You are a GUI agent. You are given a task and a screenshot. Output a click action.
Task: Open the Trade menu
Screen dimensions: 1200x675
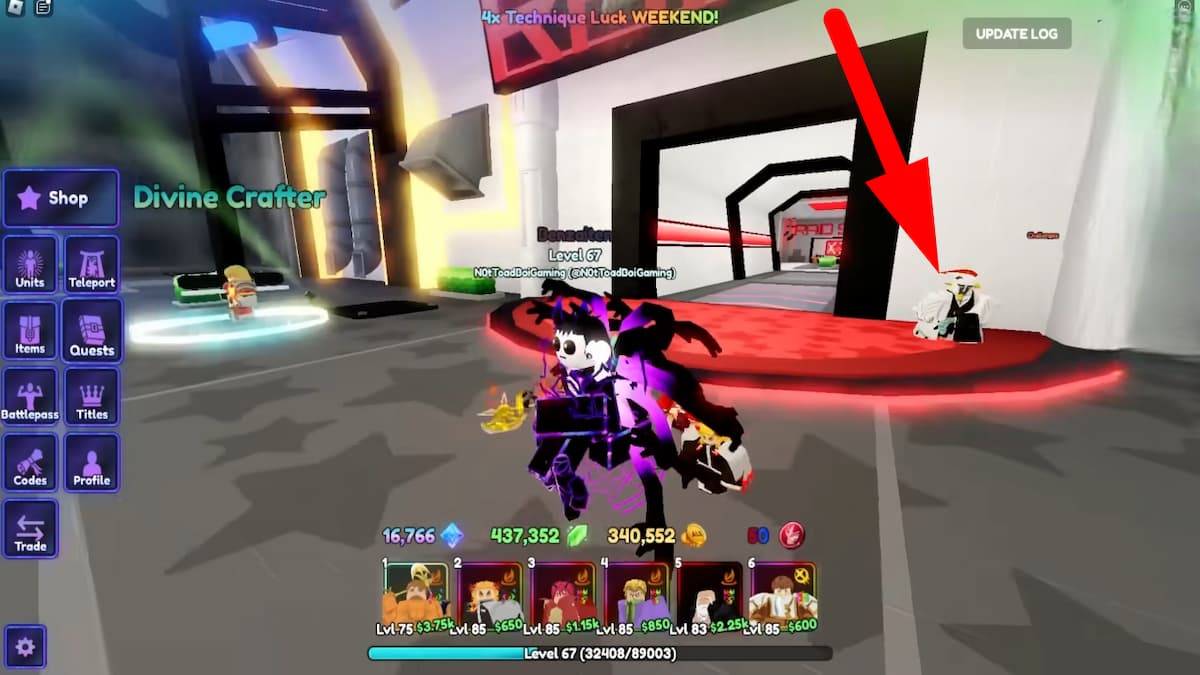coord(30,529)
